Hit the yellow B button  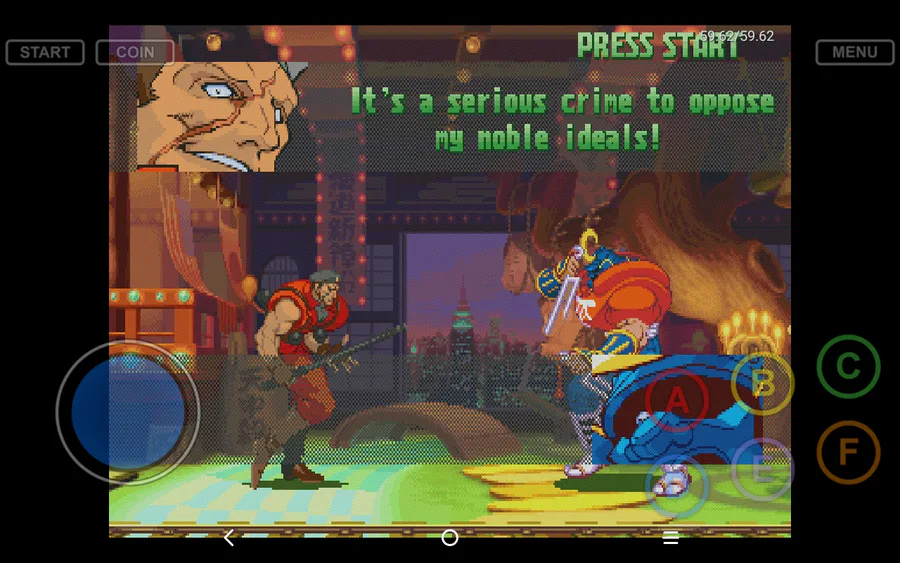tap(763, 383)
